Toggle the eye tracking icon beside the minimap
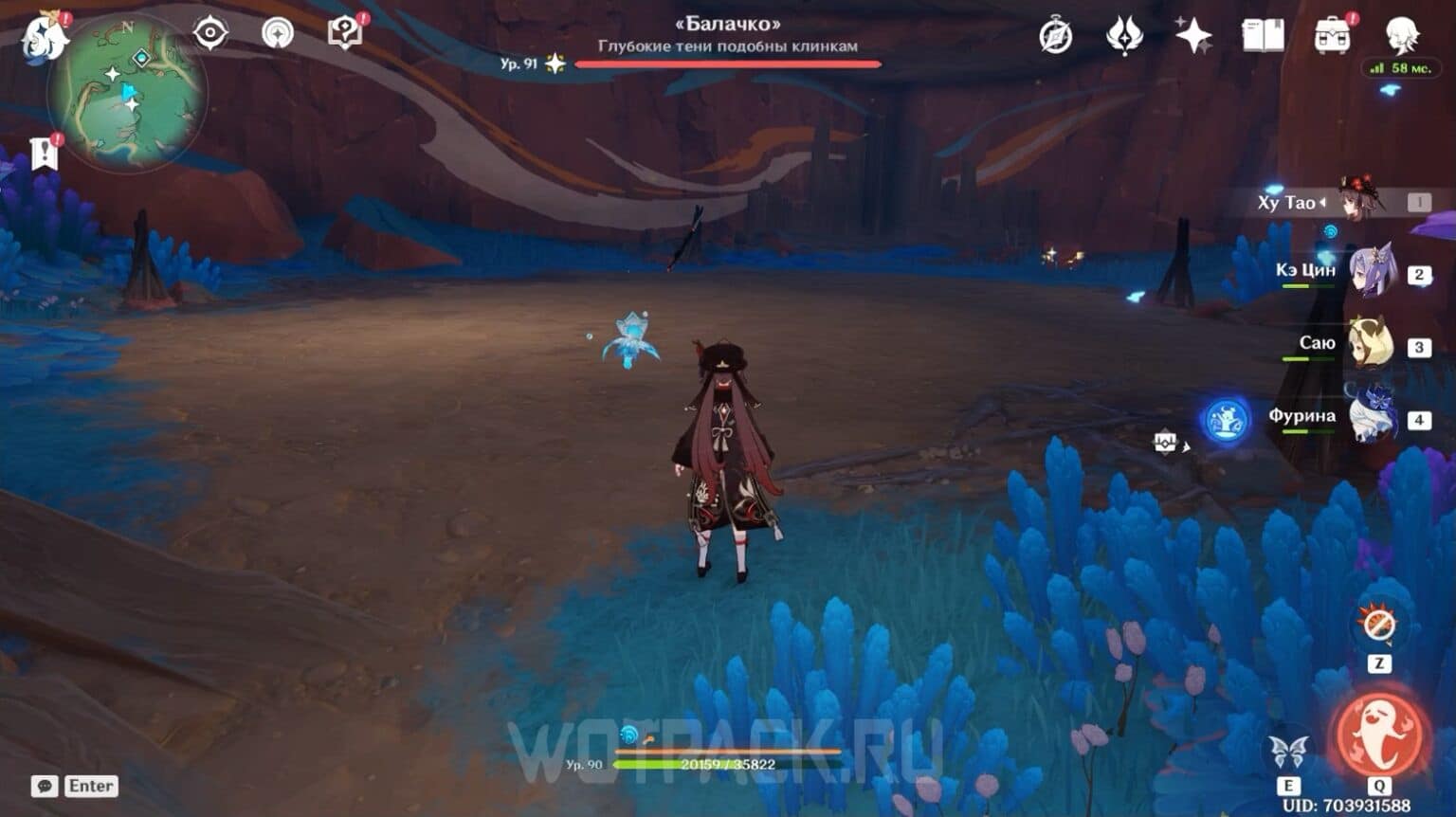 (x=209, y=33)
